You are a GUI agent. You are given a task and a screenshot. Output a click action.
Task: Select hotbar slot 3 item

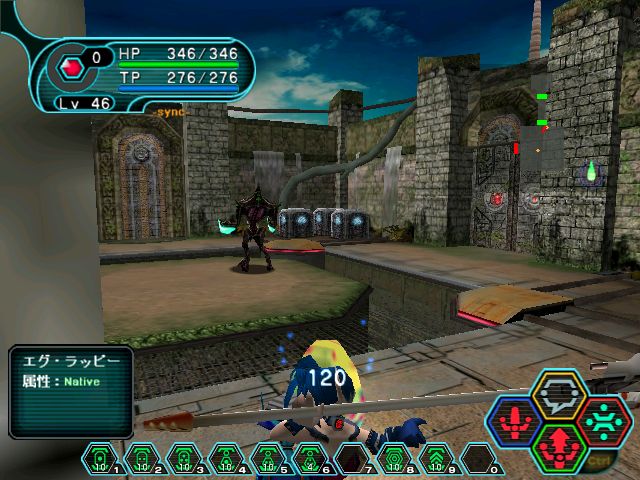182,458
